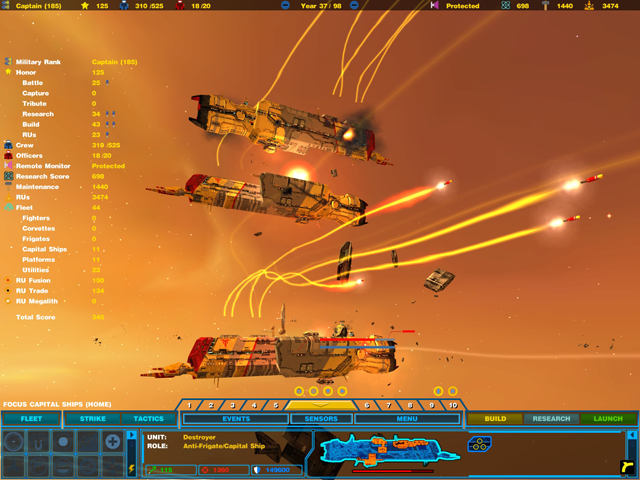Open the Build manager

tap(494, 419)
